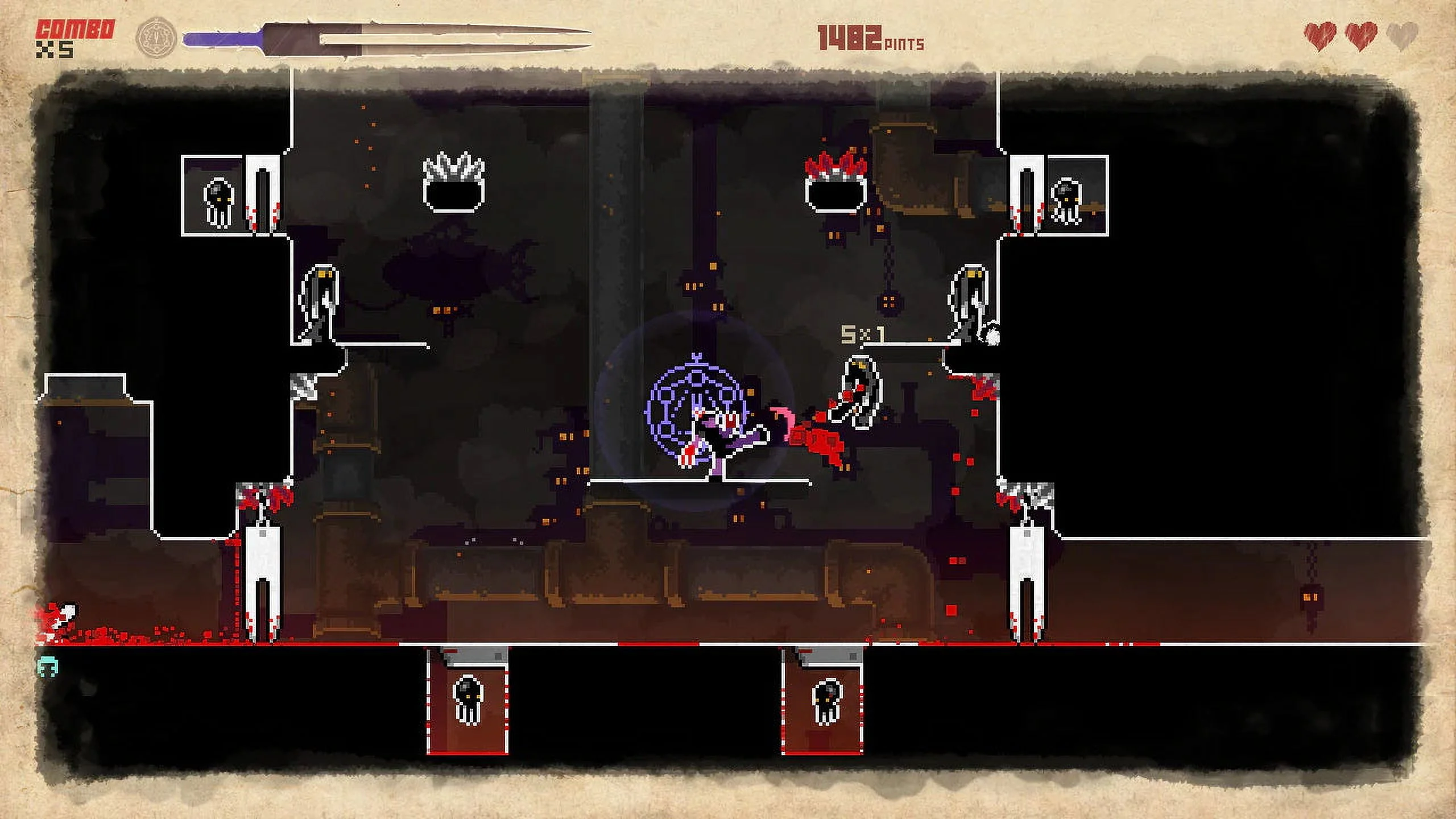Click the purple checkpoint charge meter on the dagger

click(x=222, y=37)
